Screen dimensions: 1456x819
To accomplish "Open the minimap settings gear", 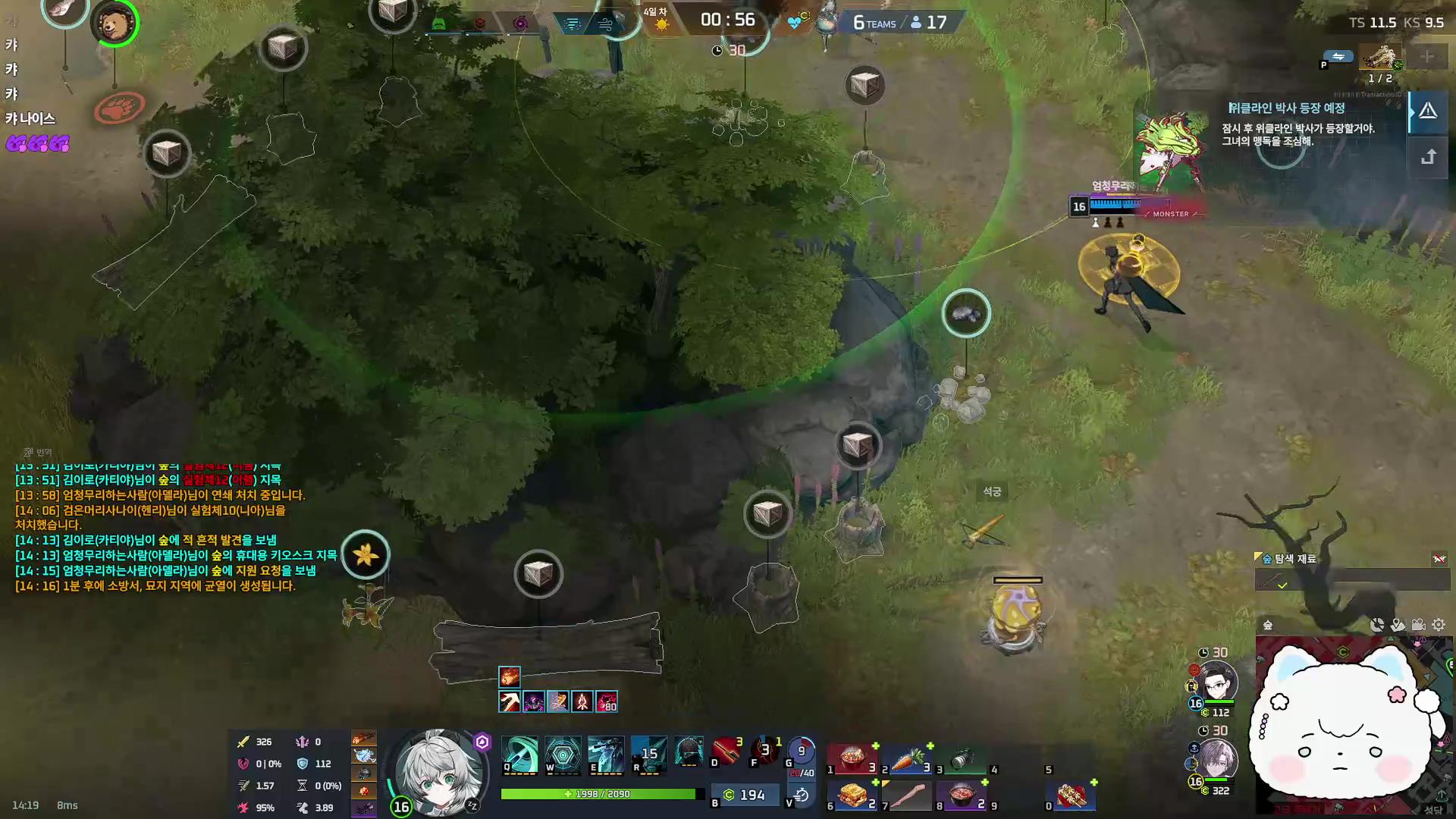I will coord(1439,625).
